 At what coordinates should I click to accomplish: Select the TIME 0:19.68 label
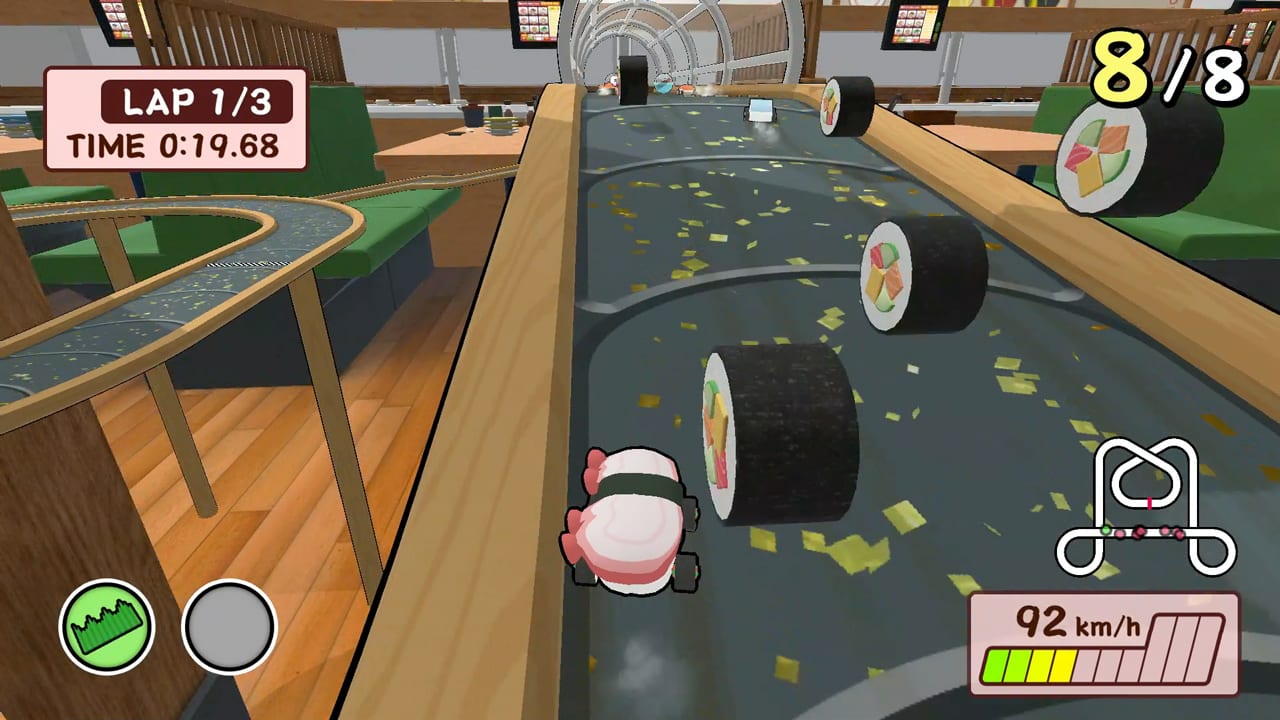pyautogui.click(x=175, y=145)
